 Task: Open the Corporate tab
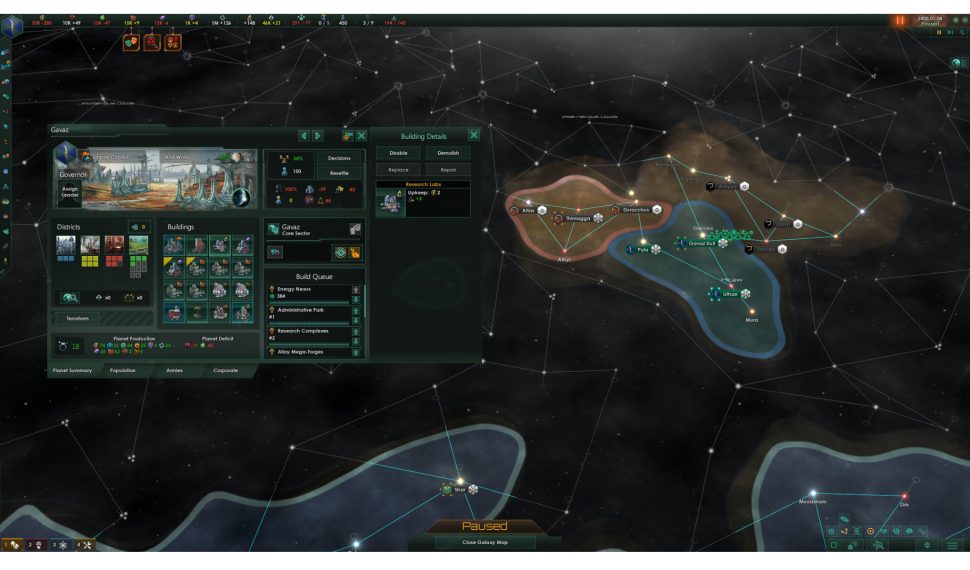coord(226,370)
